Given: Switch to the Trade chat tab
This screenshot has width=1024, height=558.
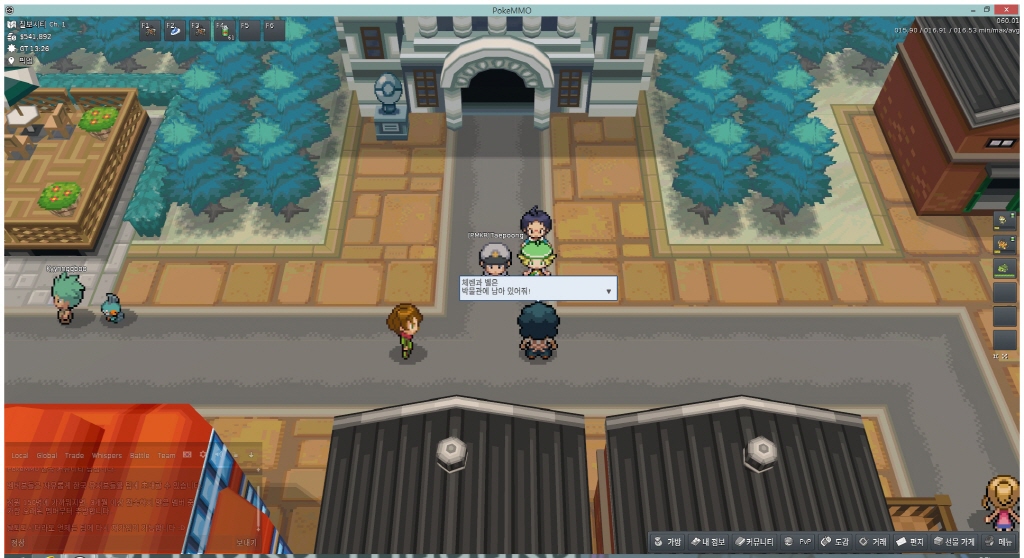Looking at the screenshot, I should pos(75,455).
